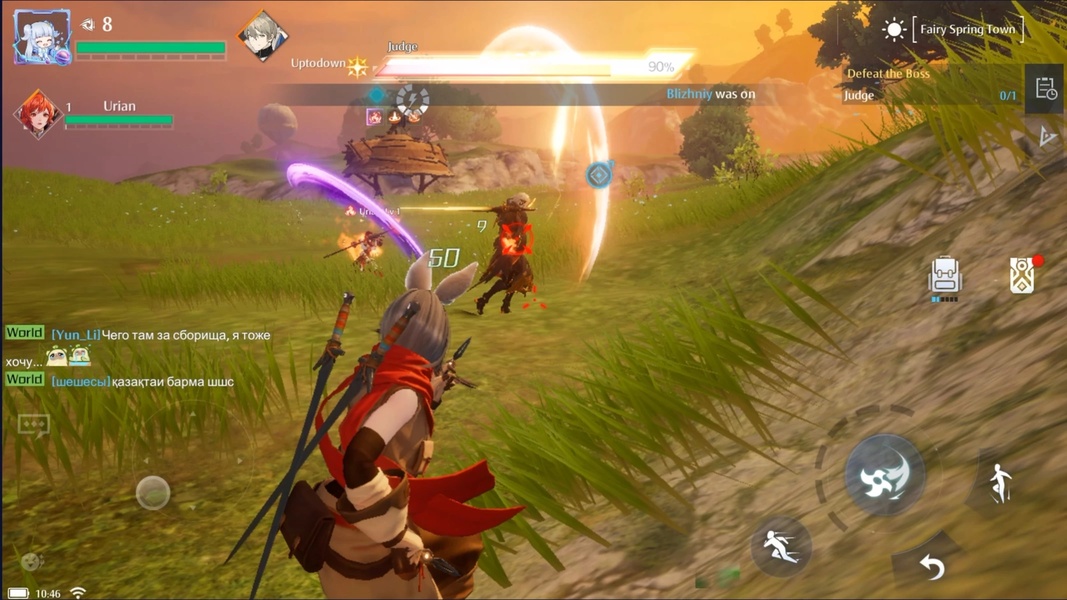The width and height of the screenshot is (1067, 600).
Task: Select teammate Urian's portrait
Action: 37,113
